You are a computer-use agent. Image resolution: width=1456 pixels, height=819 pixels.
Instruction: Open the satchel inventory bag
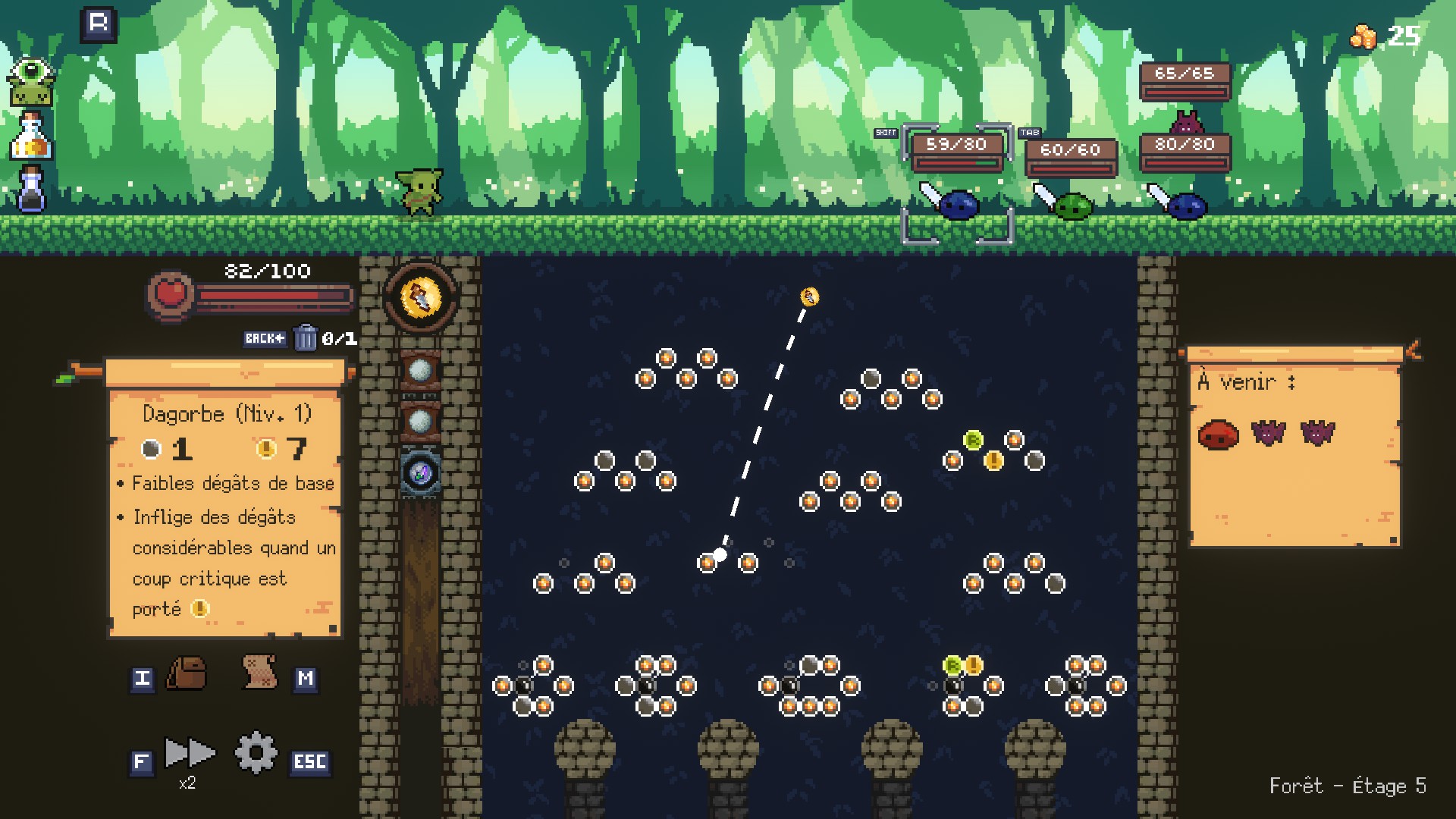(x=187, y=673)
